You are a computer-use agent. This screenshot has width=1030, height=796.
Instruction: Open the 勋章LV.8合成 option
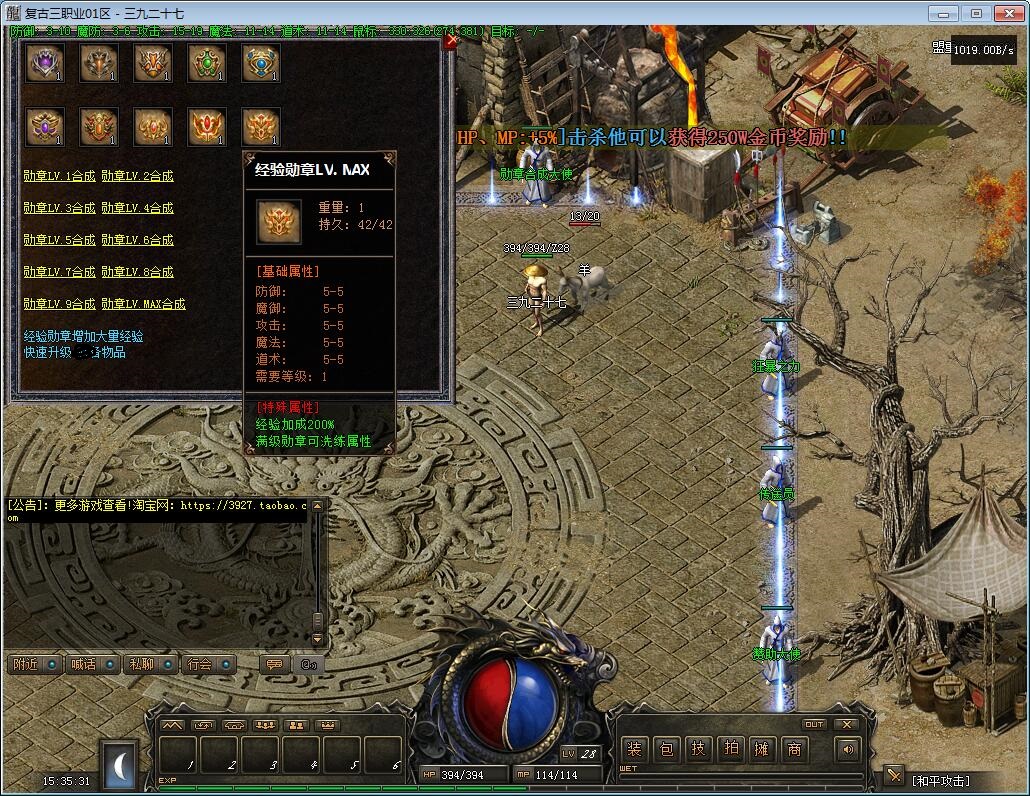tap(137, 272)
